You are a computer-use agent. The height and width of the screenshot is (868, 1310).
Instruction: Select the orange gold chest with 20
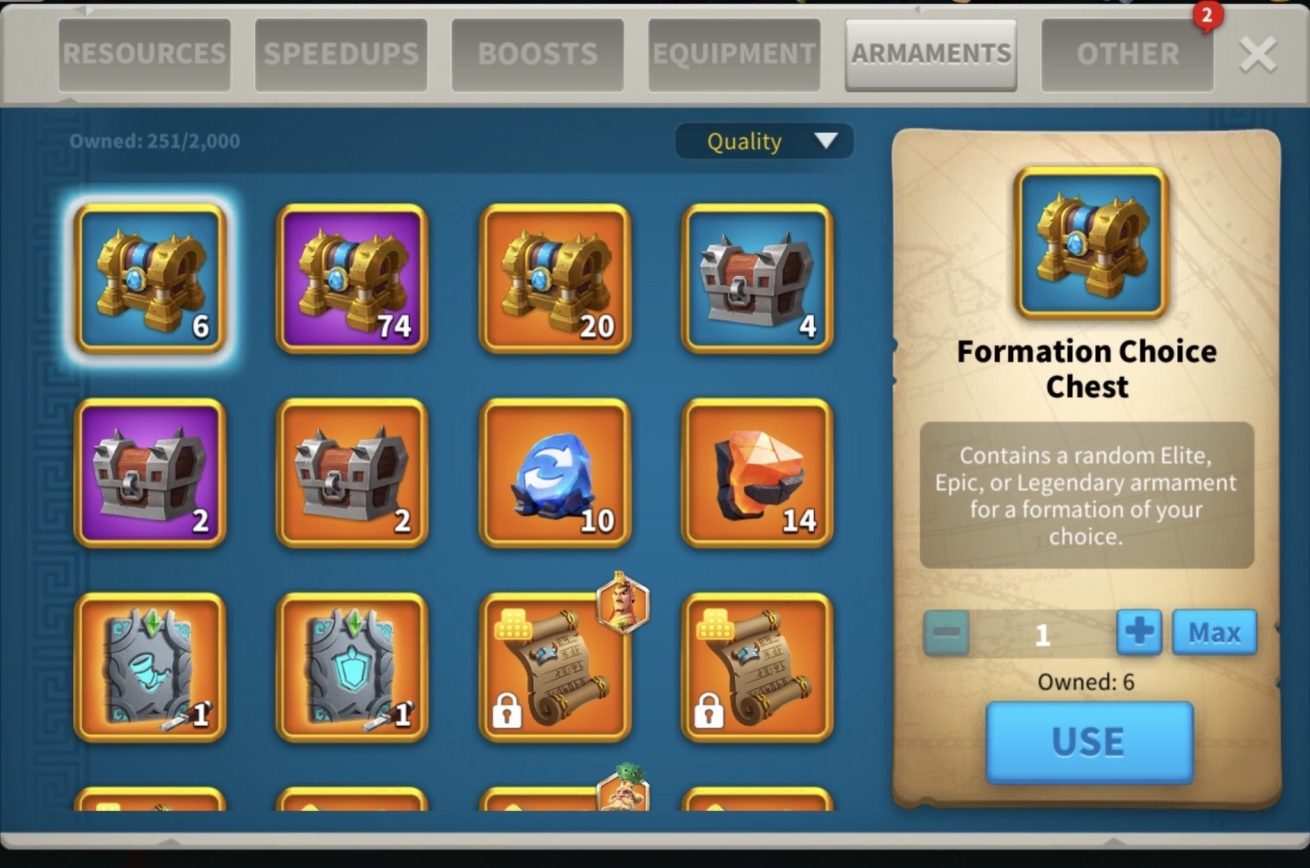pyautogui.click(x=555, y=279)
